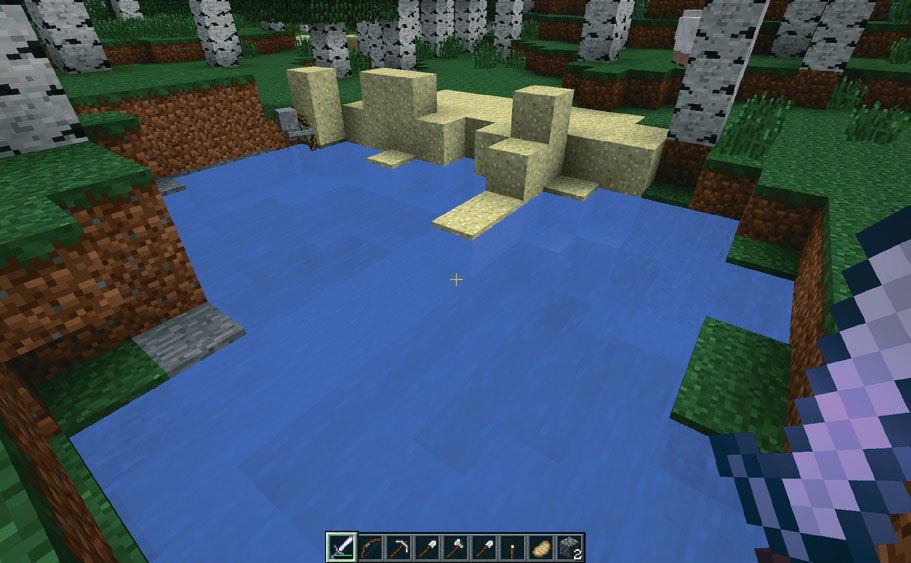
Task: Select the enchanted sword hotbar slot
Action: (341, 547)
